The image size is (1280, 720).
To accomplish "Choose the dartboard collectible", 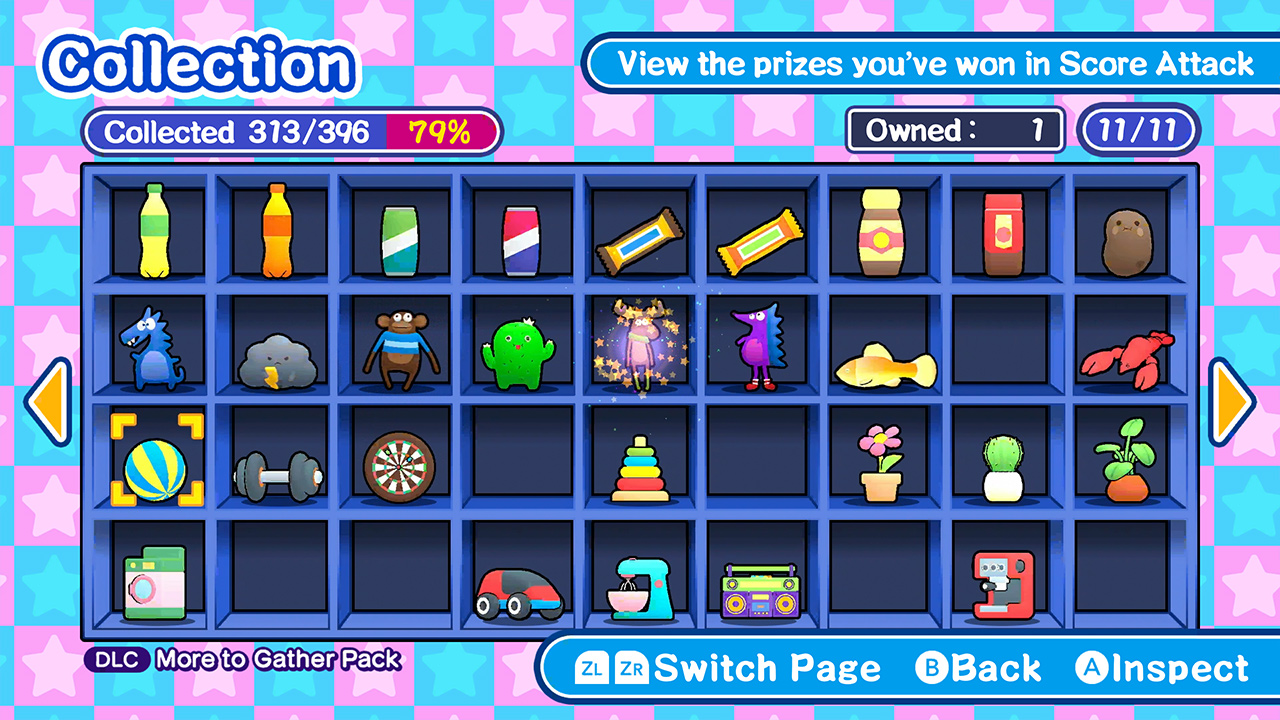I will click(400, 465).
